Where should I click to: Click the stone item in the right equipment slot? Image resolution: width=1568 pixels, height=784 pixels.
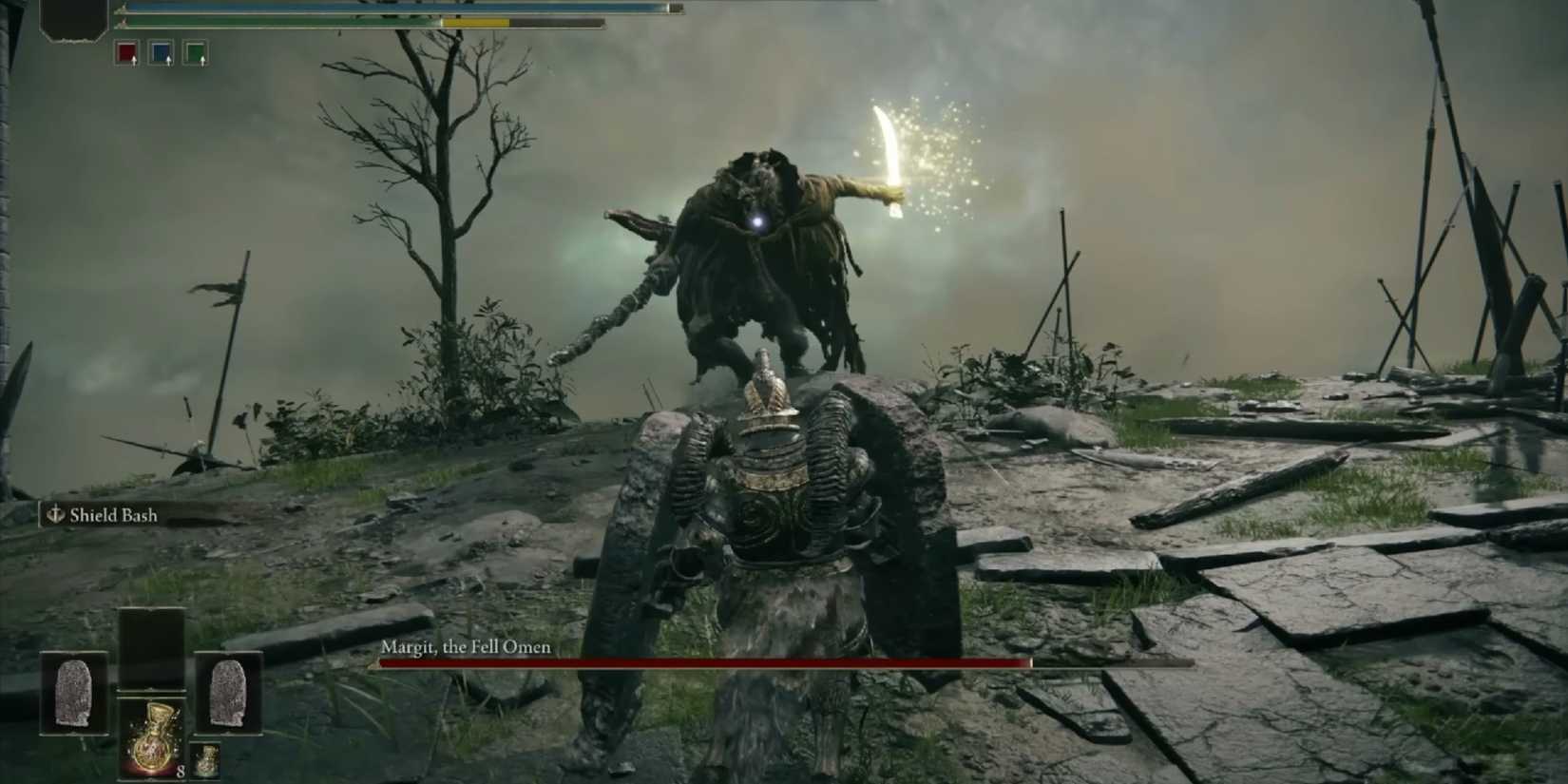tap(228, 693)
